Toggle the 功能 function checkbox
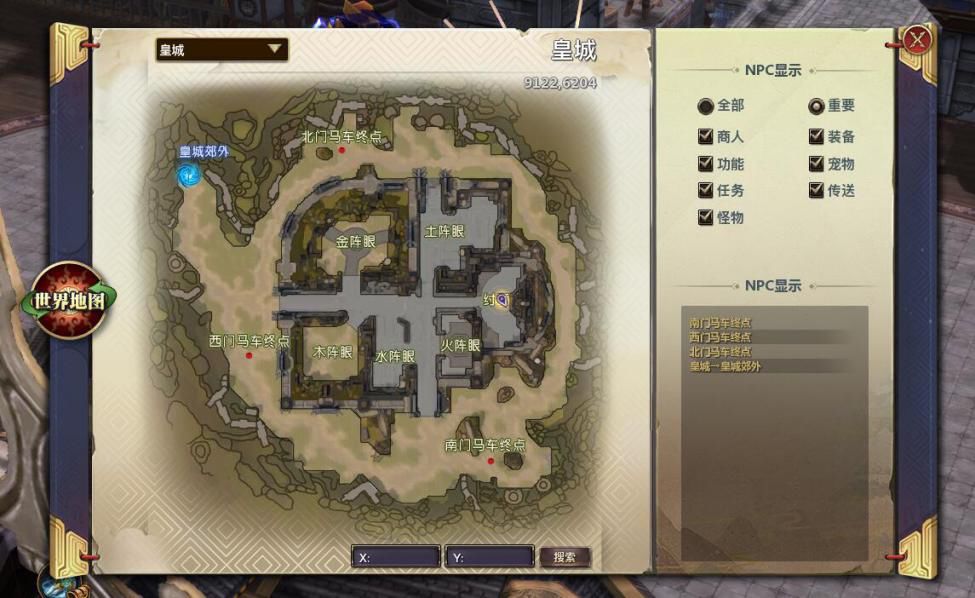975x598 pixels. (x=706, y=164)
